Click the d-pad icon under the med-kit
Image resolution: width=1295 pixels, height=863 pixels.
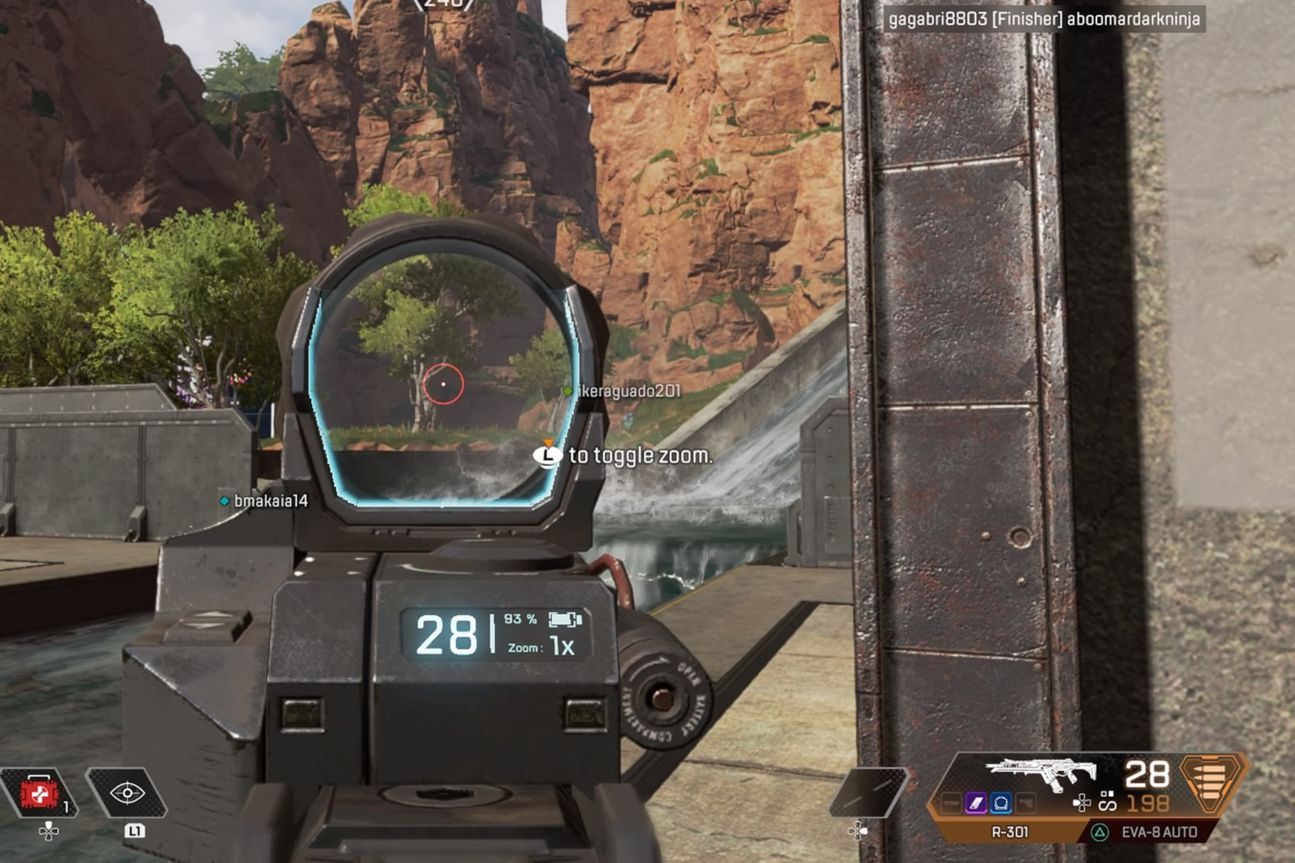tap(48, 830)
